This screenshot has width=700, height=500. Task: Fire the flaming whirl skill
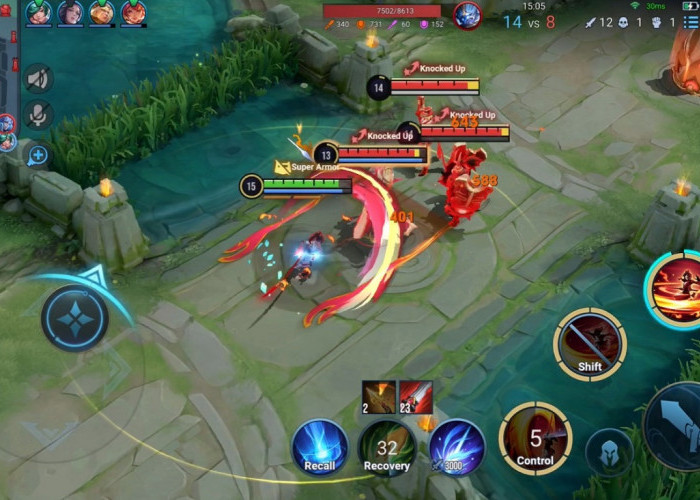click(675, 290)
